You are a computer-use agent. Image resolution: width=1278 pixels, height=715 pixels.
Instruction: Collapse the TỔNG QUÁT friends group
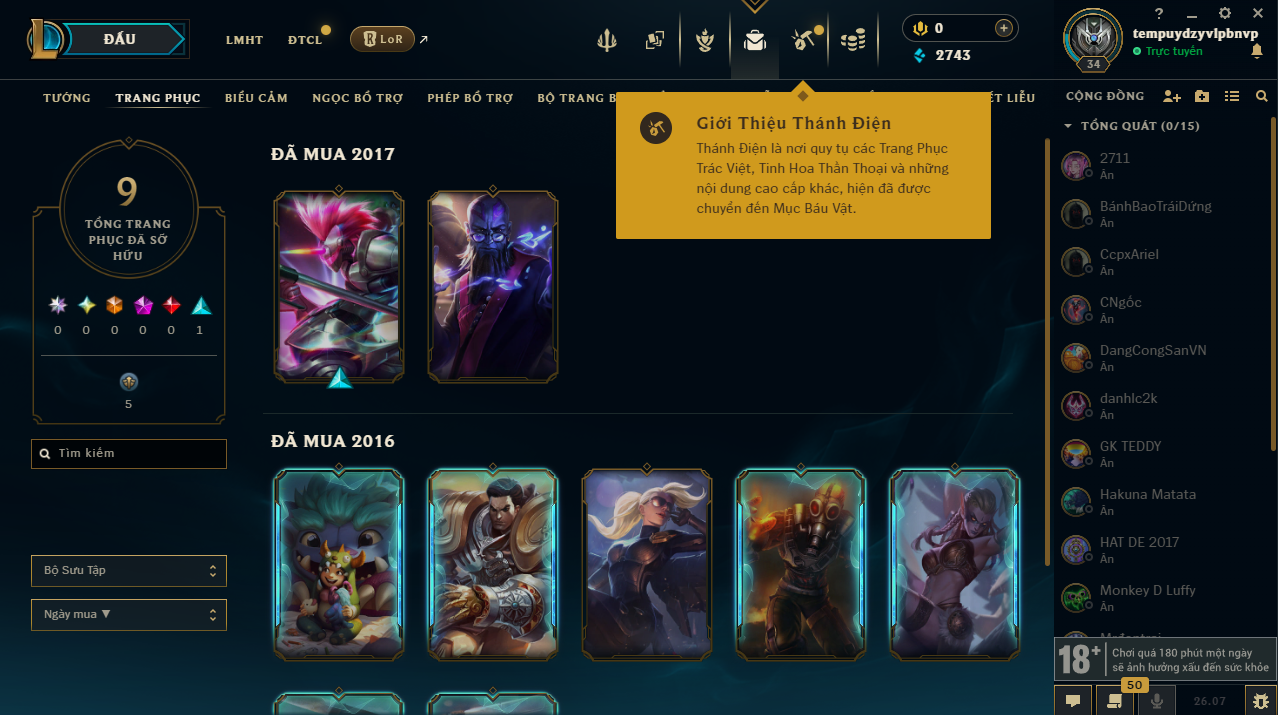1068,126
